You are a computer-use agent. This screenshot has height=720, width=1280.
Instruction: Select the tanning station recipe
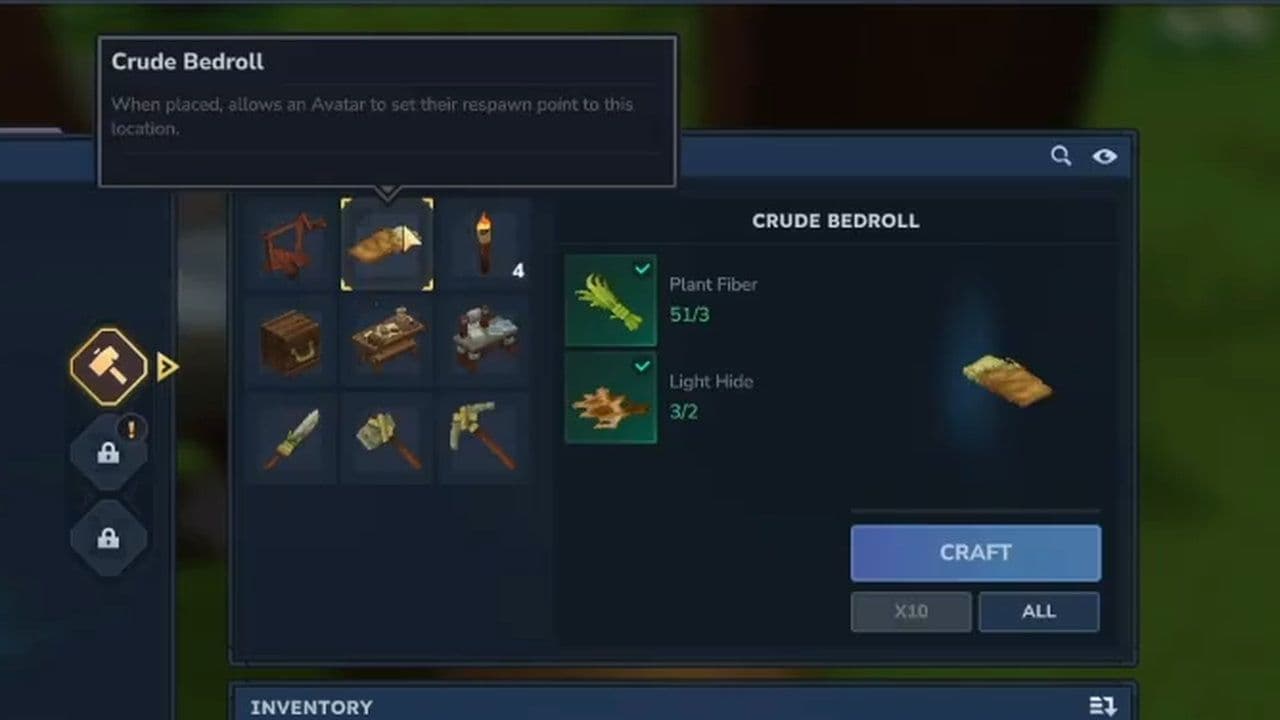pos(487,340)
